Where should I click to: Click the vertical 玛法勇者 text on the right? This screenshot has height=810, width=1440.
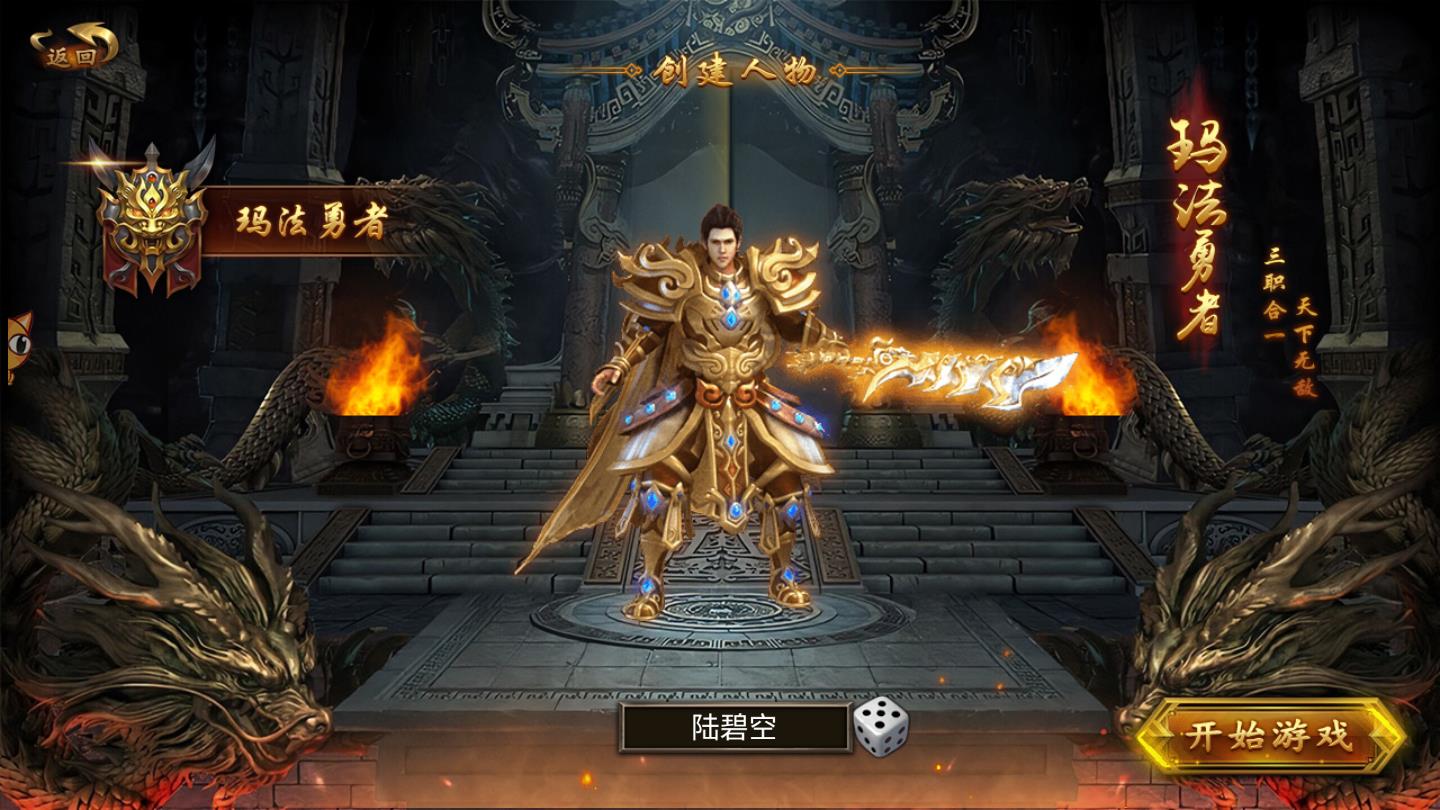1197,230
